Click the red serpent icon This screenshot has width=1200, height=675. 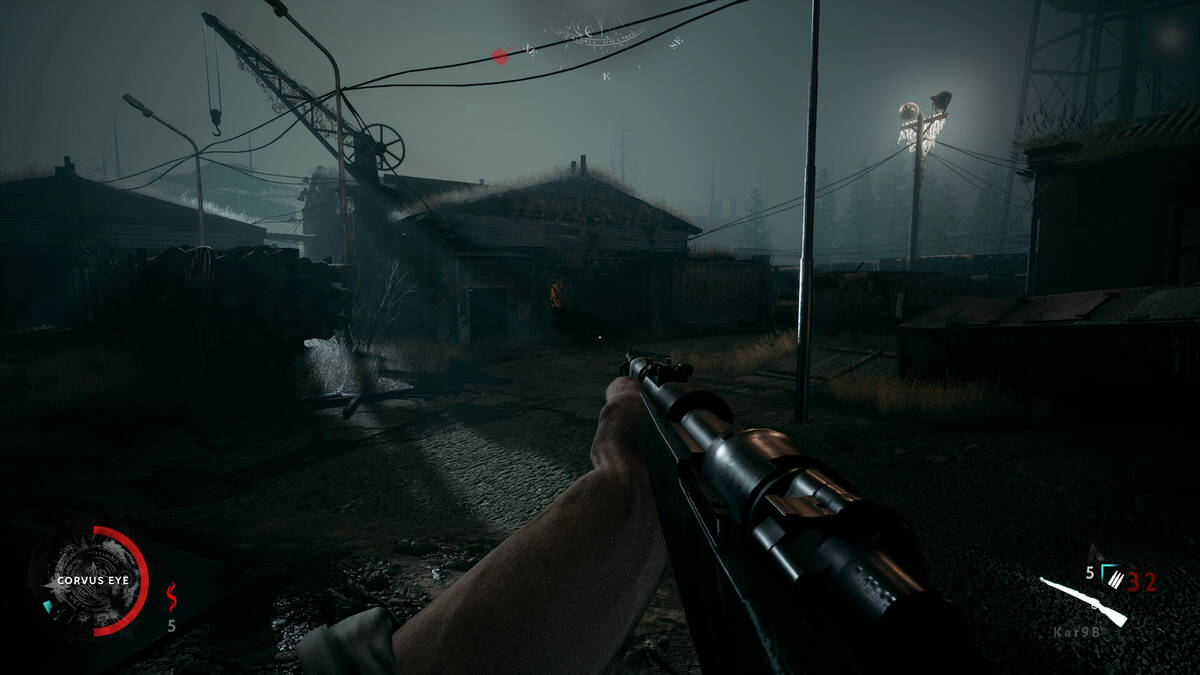pos(171,597)
